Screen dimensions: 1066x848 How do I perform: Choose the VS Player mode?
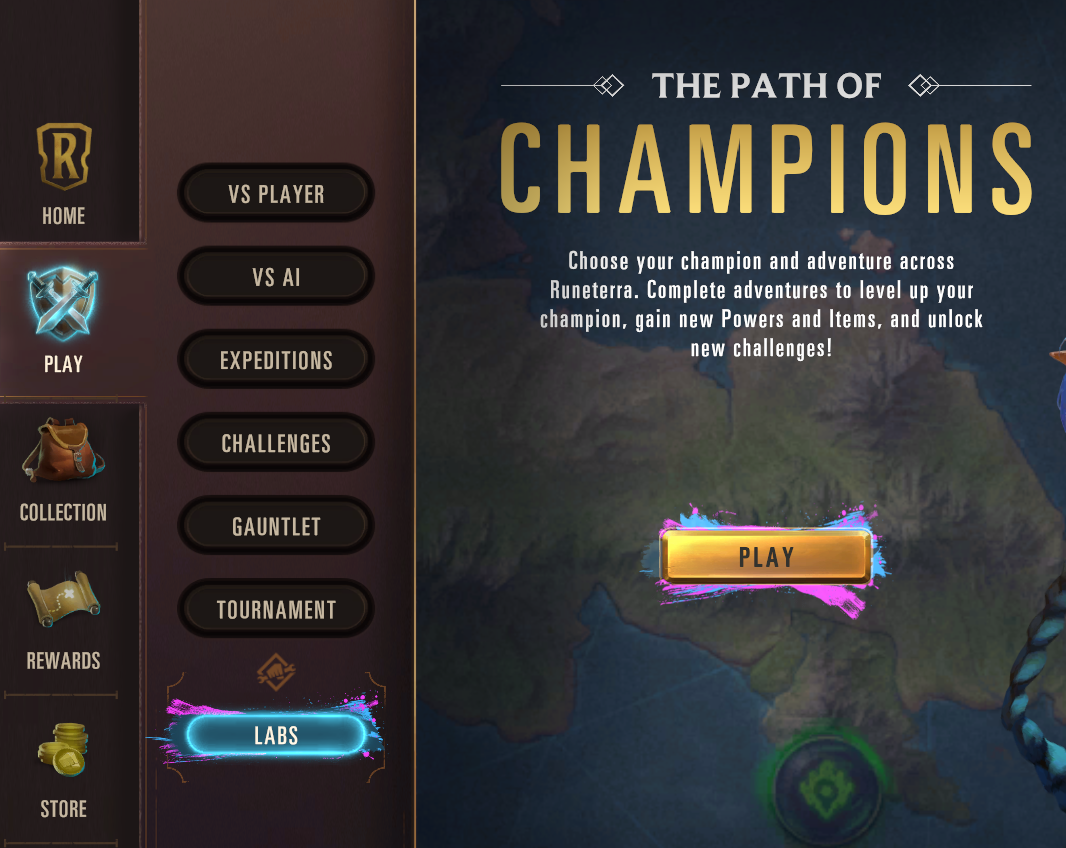pyautogui.click(x=276, y=194)
